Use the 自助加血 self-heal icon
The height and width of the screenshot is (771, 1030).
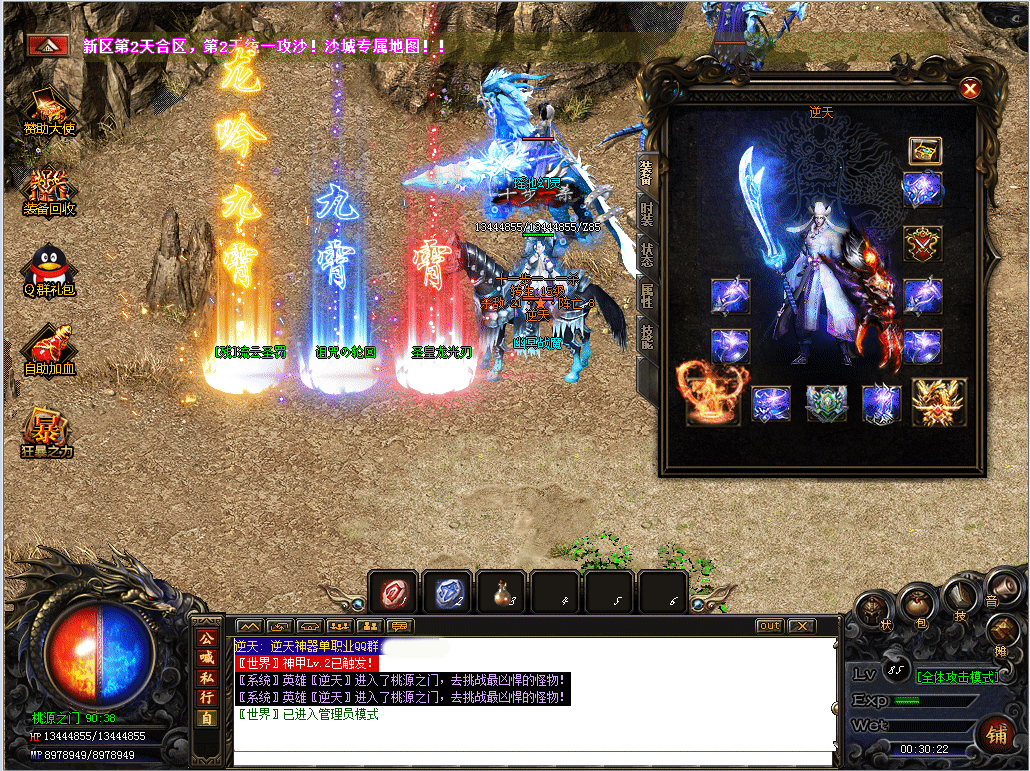point(49,350)
